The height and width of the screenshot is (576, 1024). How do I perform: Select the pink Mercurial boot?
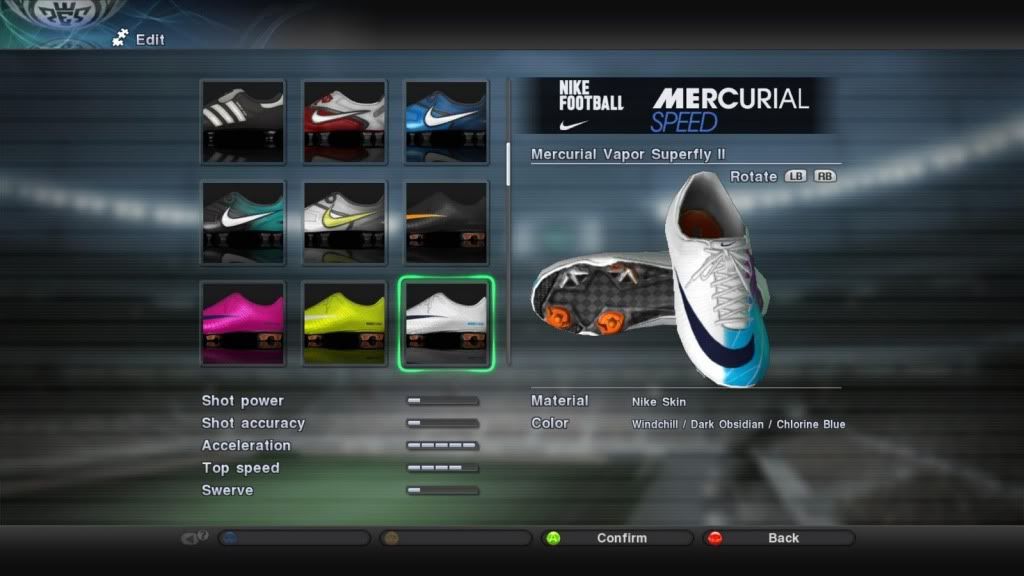click(242, 323)
